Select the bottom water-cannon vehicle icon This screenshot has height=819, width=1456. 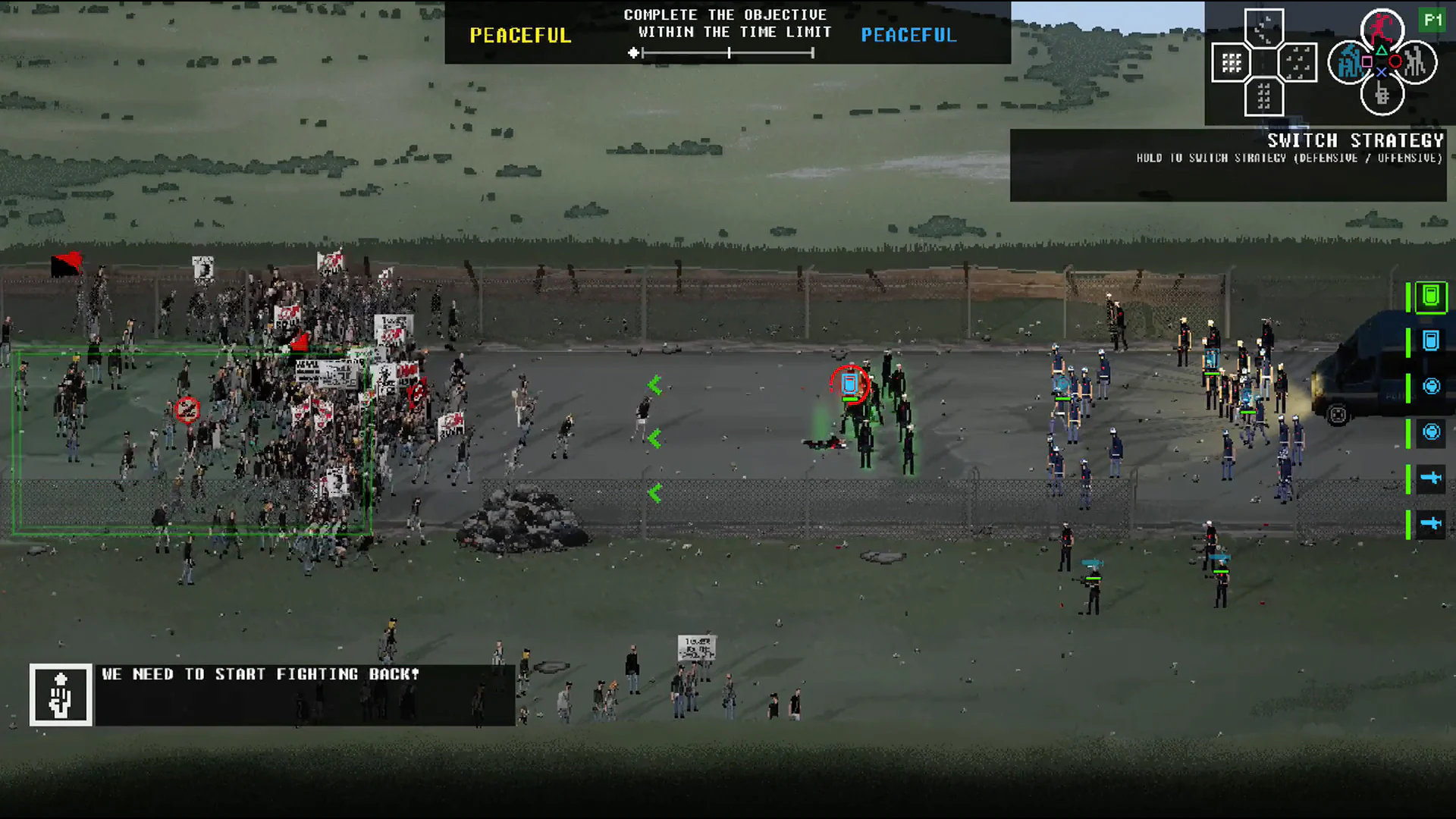point(1432,523)
